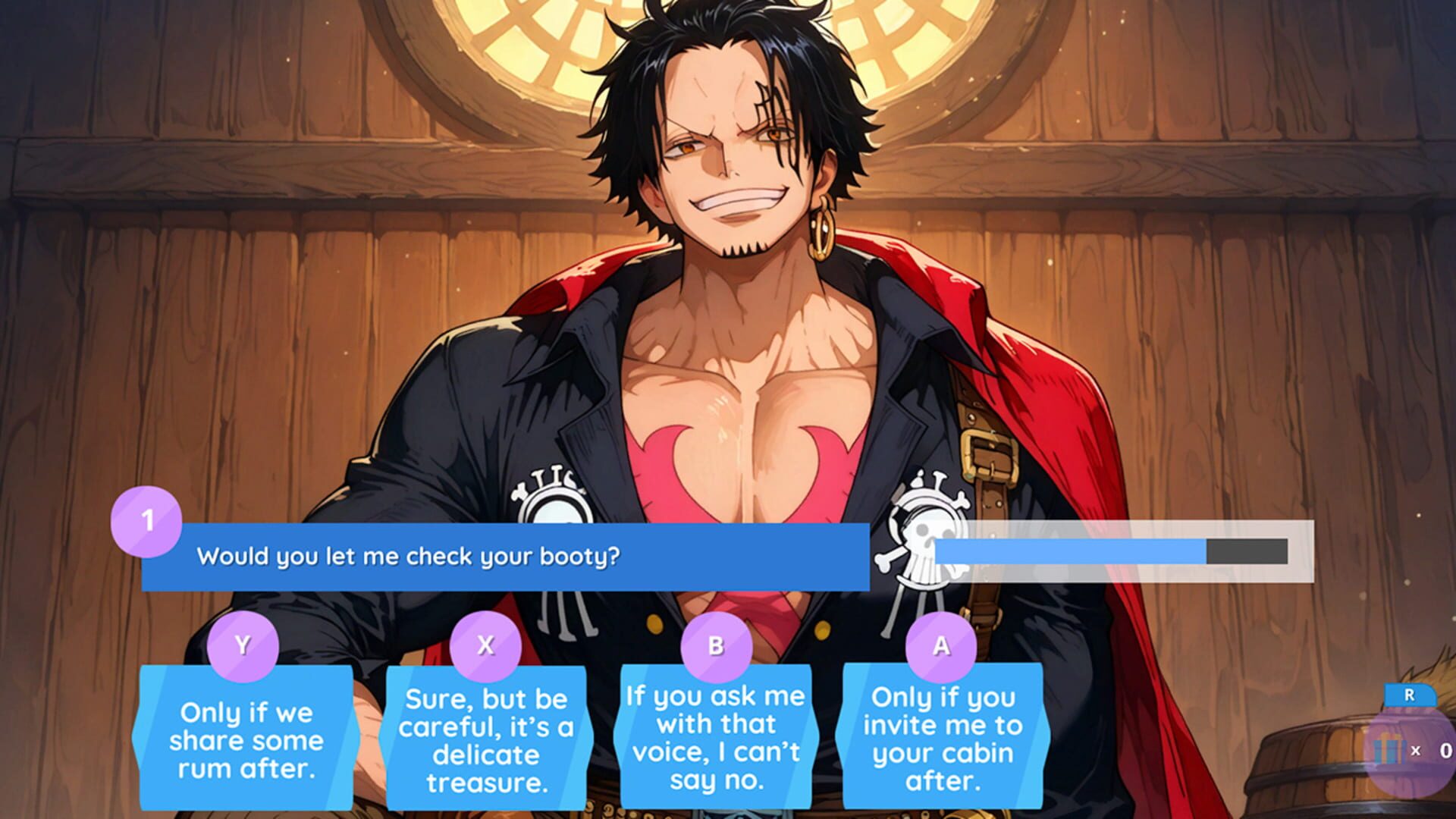The image size is (1456, 819).
Task: Tap the A button icon above the last answer
Action: (x=943, y=647)
